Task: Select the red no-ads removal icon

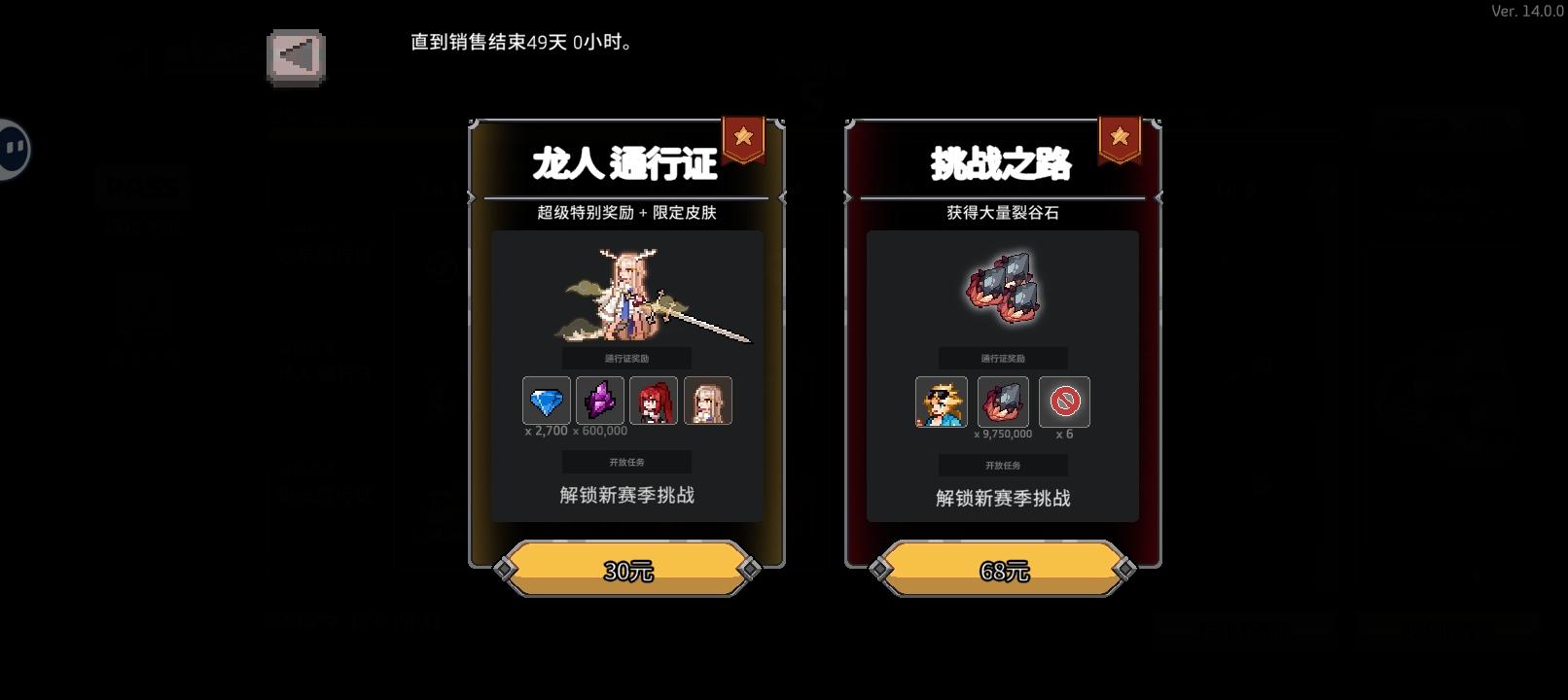Action: (x=1065, y=402)
